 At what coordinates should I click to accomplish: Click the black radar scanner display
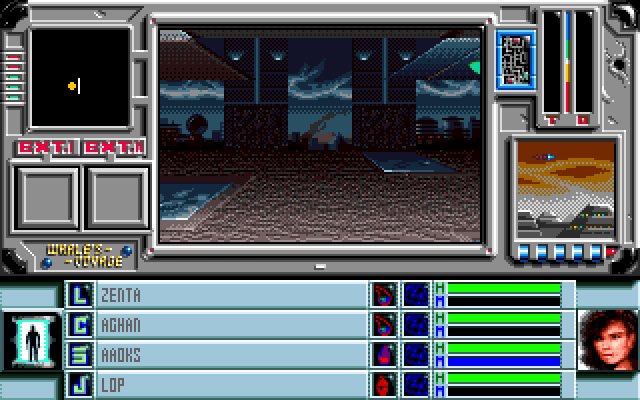tap(80, 80)
